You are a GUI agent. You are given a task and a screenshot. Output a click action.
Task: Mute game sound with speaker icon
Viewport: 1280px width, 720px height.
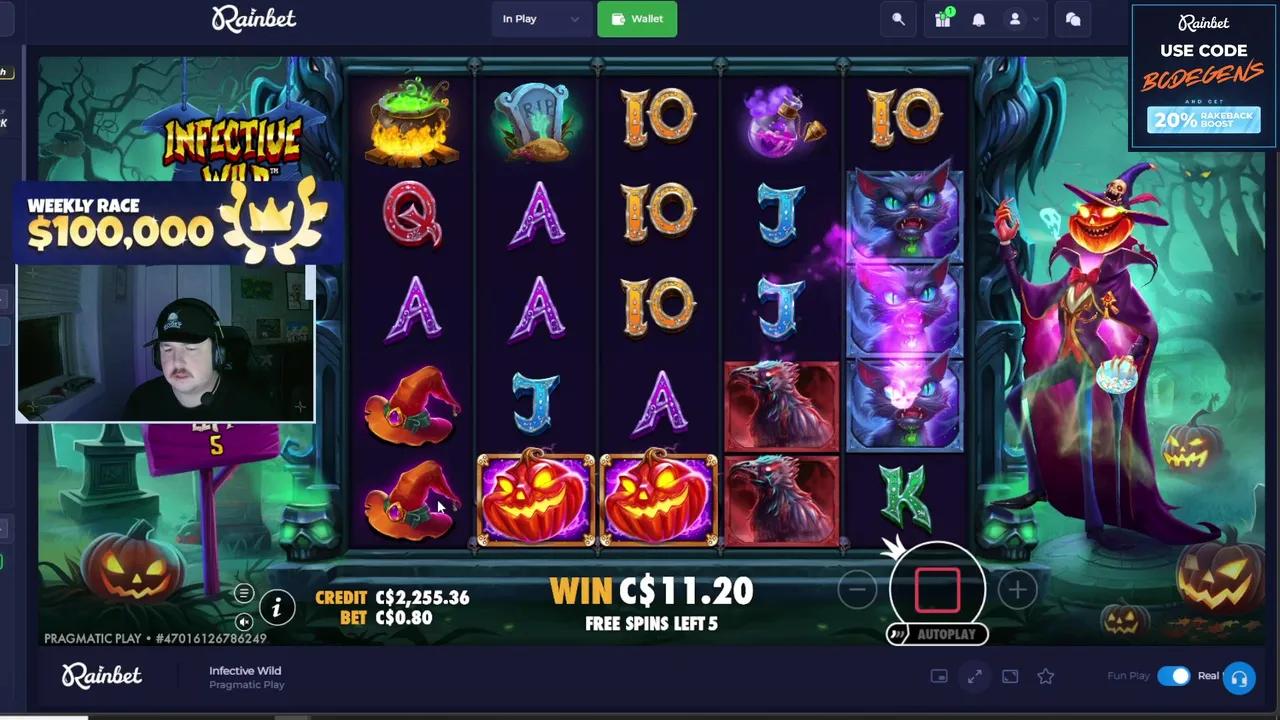click(x=244, y=621)
